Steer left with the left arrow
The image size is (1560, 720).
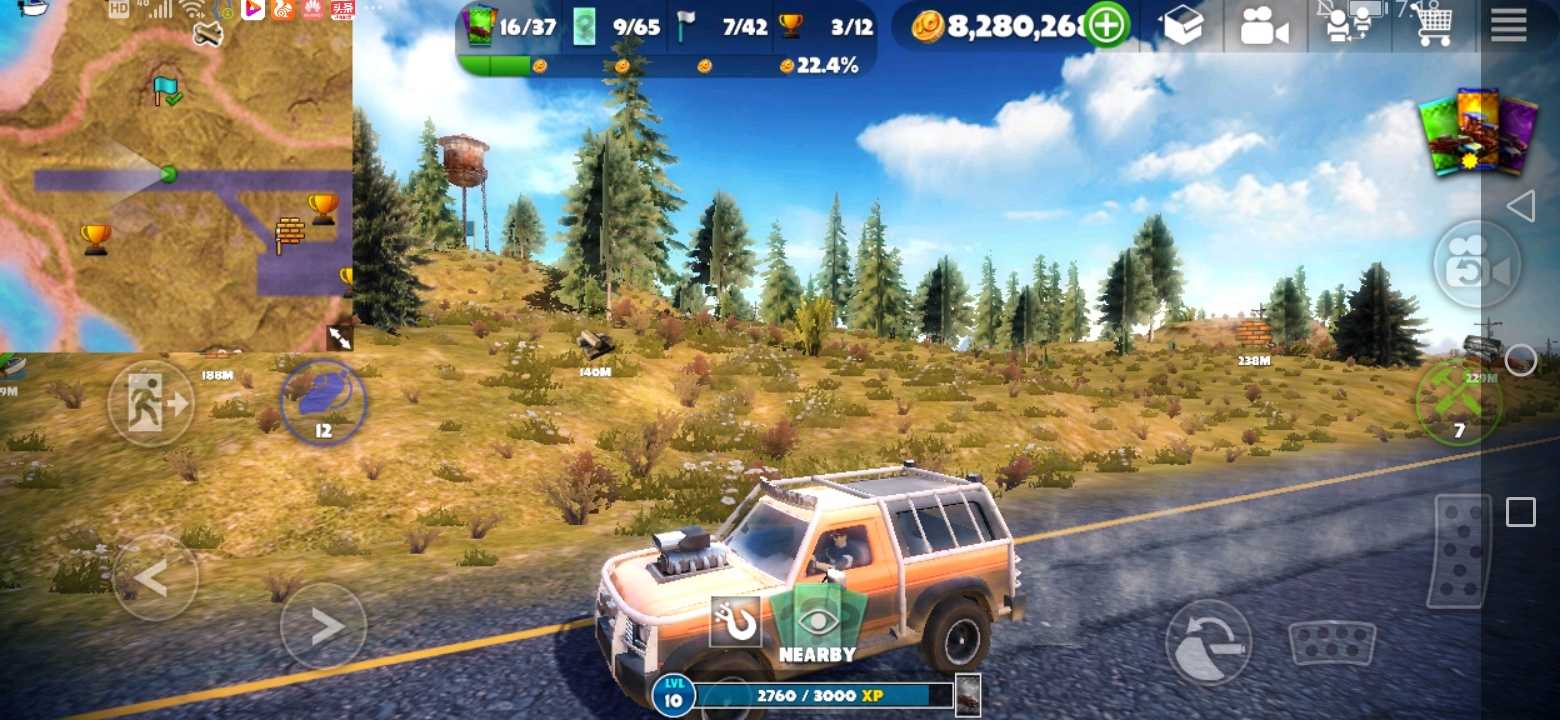point(155,578)
